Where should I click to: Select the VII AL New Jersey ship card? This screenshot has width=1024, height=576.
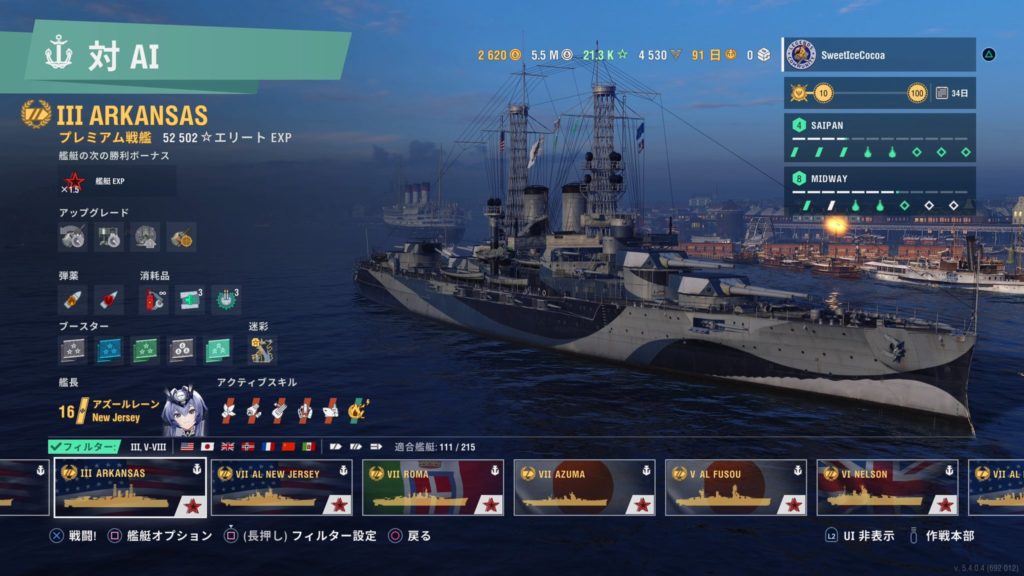click(282, 488)
